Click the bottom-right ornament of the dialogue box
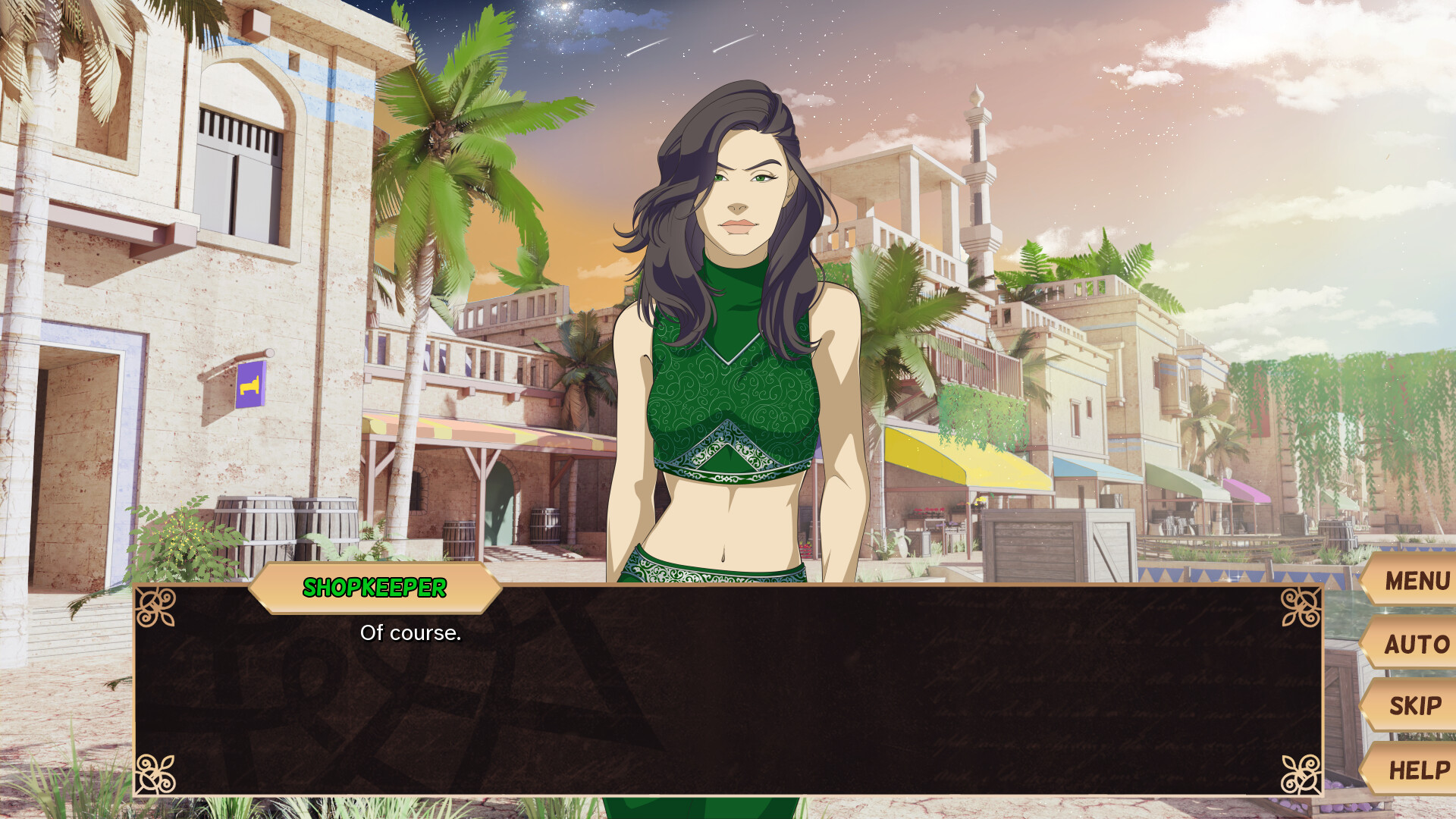Image resolution: width=1456 pixels, height=819 pixels. 1299,775
